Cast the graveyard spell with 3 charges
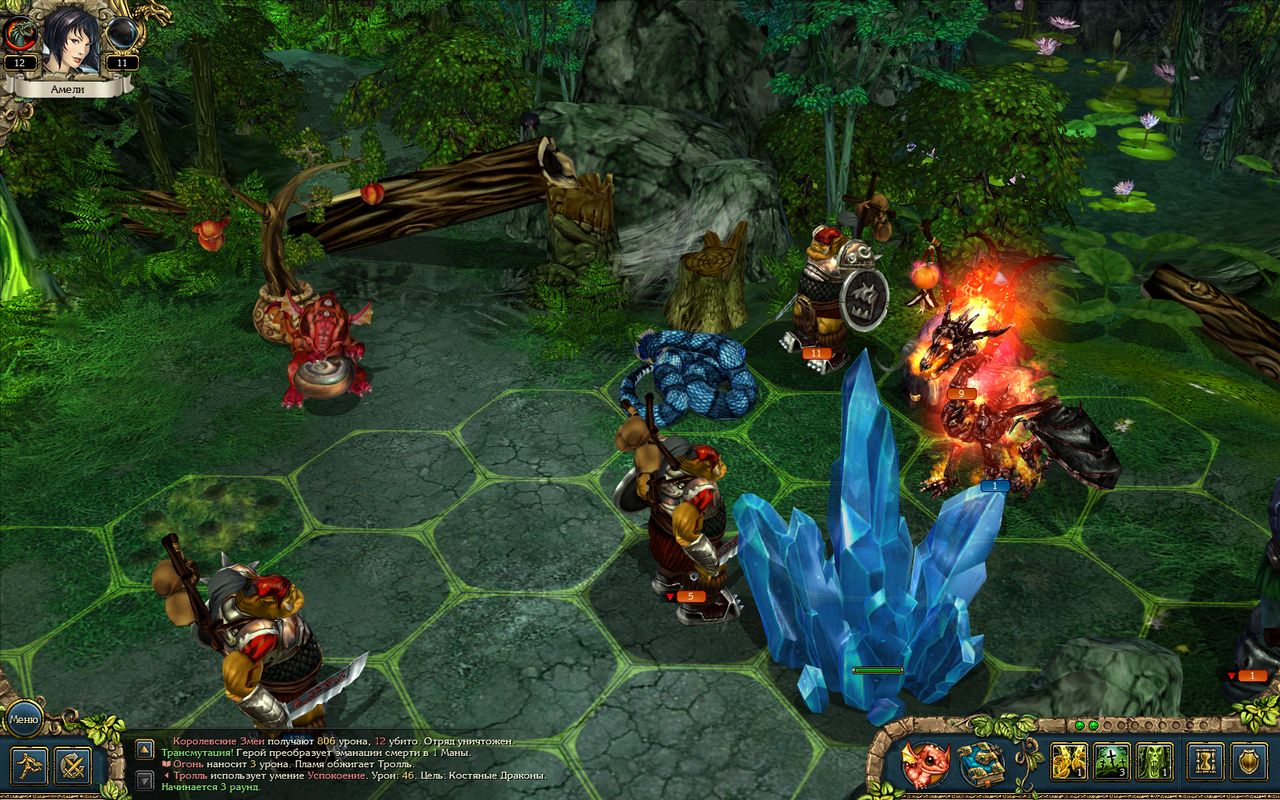This screenshot has width=1280, height=800. (x=1111, y=763)
